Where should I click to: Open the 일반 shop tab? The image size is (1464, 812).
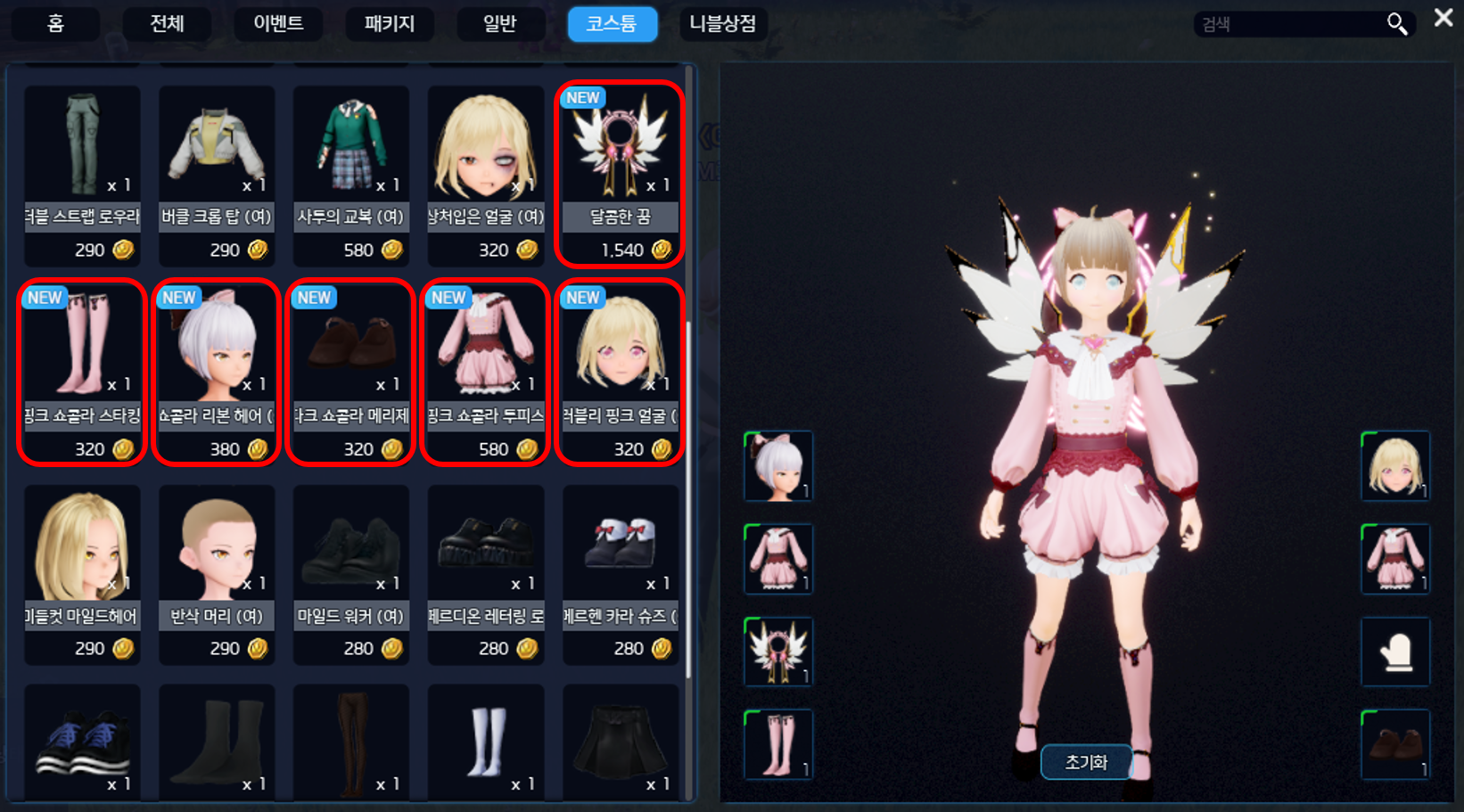tap(500, 24)
